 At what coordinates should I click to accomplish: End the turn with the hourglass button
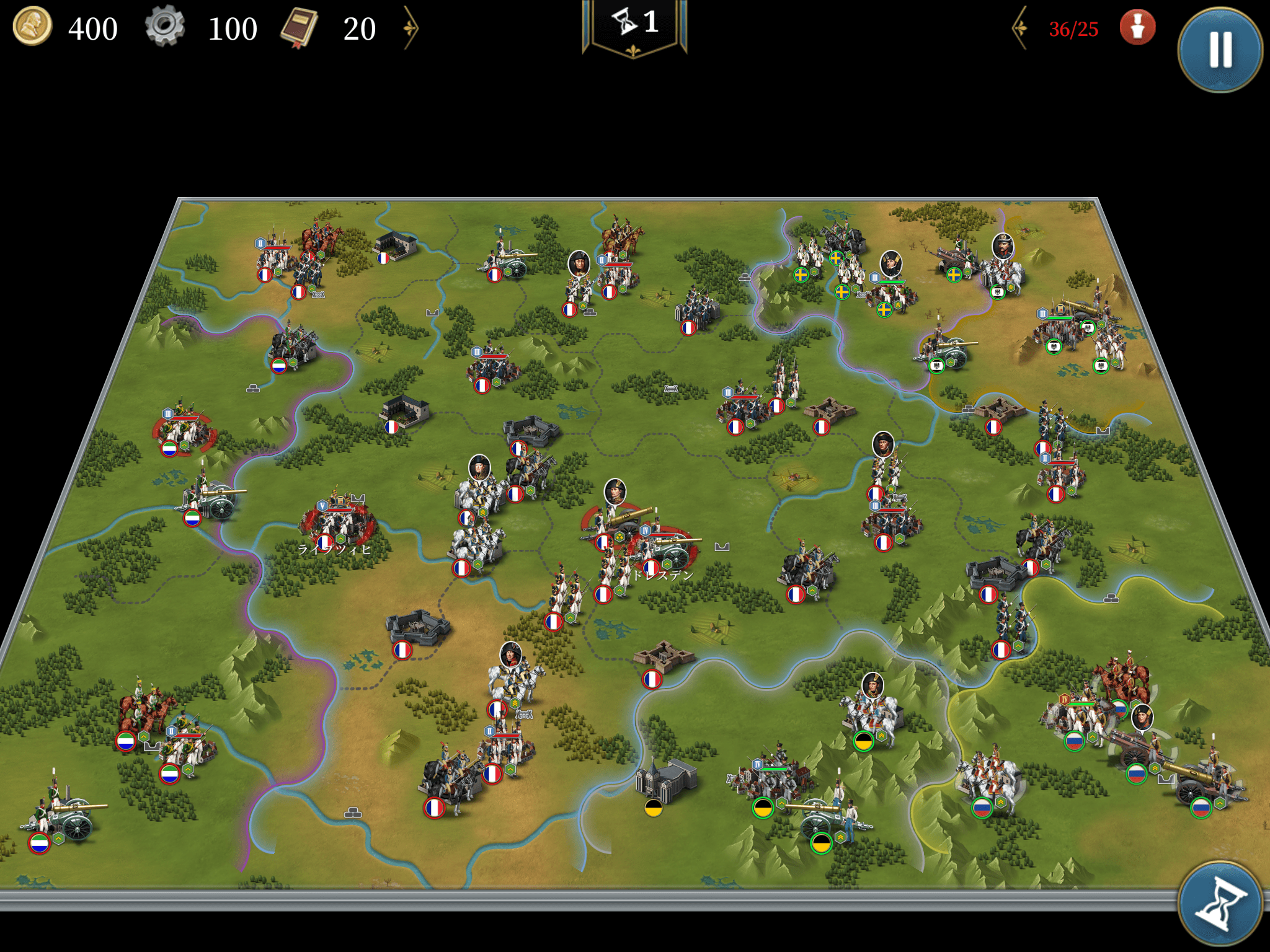(x=1220, y=904)
